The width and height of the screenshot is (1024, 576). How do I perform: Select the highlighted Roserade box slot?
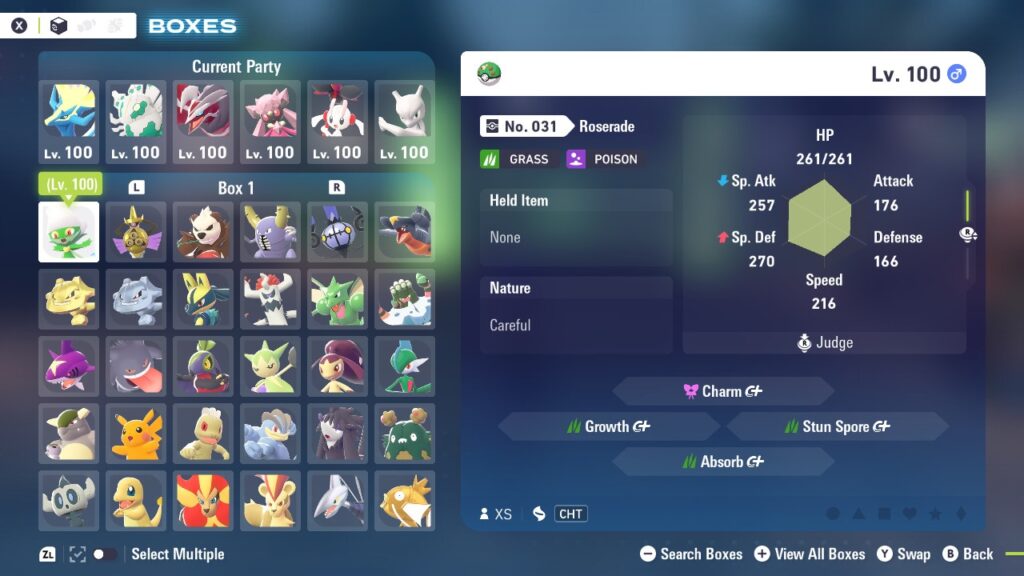pos(69,232)
